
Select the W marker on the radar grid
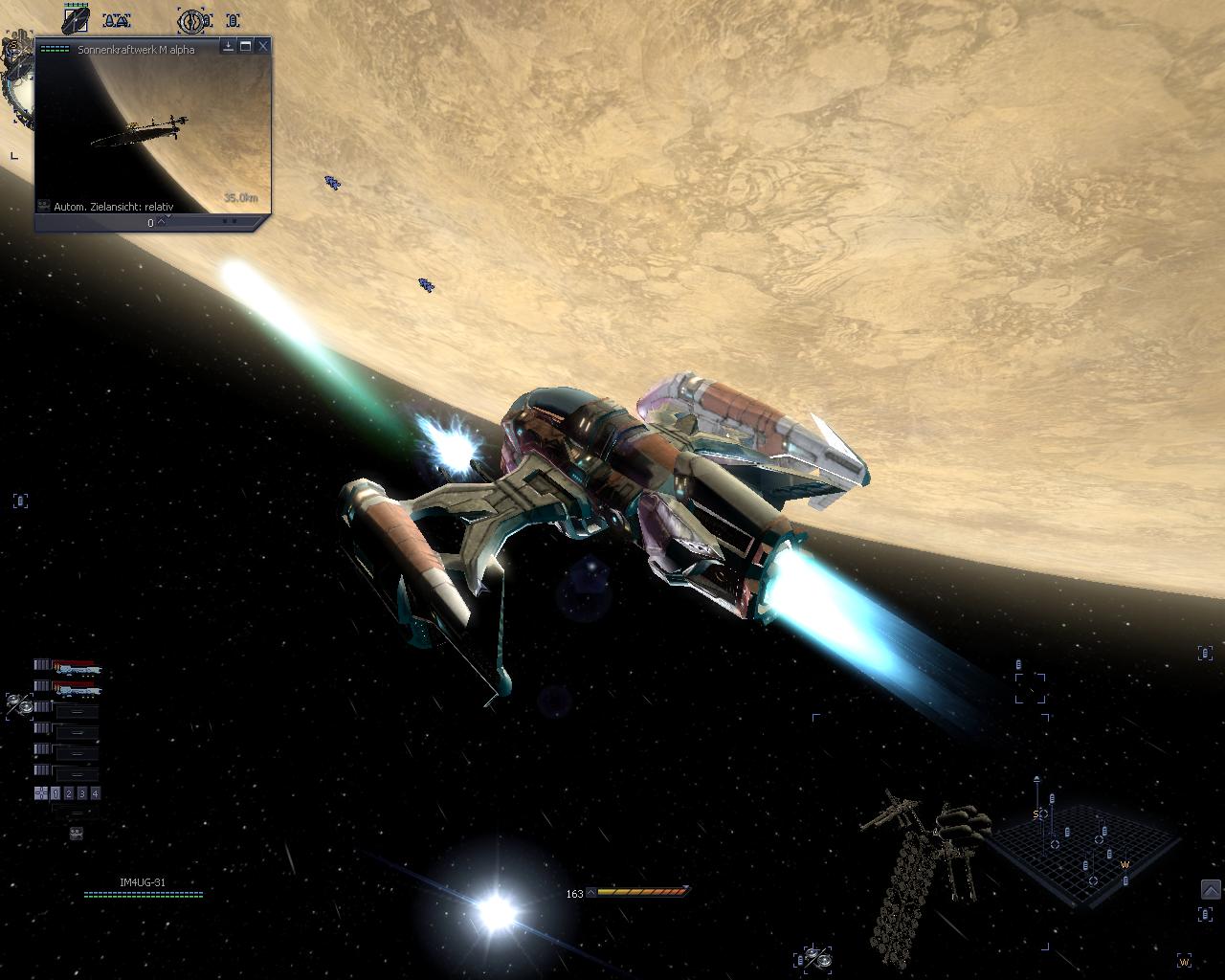(1125, 865)
